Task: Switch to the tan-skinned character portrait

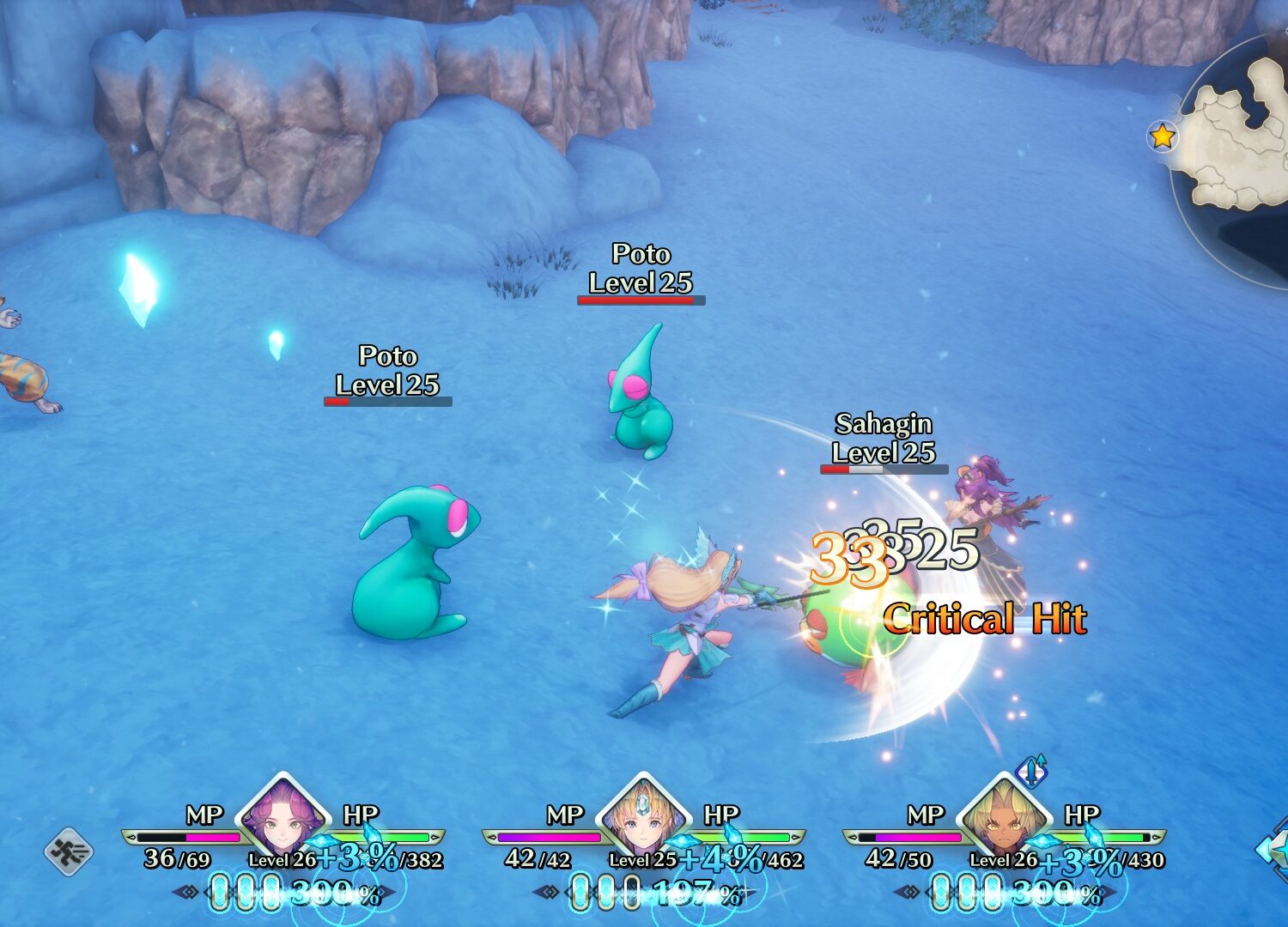Action: coord(1004,817)
